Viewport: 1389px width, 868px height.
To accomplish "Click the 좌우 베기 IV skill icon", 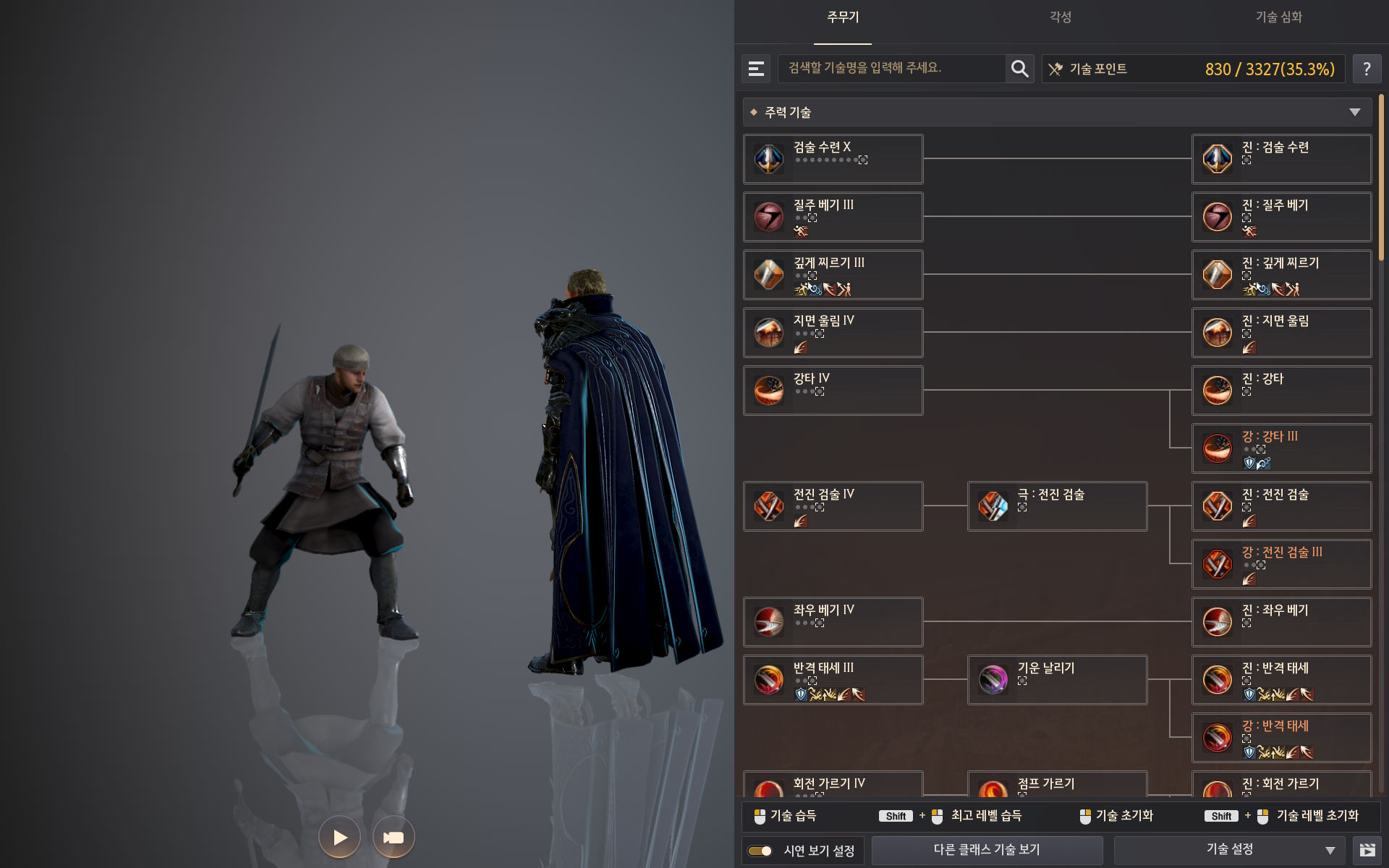I will (768, 621).
